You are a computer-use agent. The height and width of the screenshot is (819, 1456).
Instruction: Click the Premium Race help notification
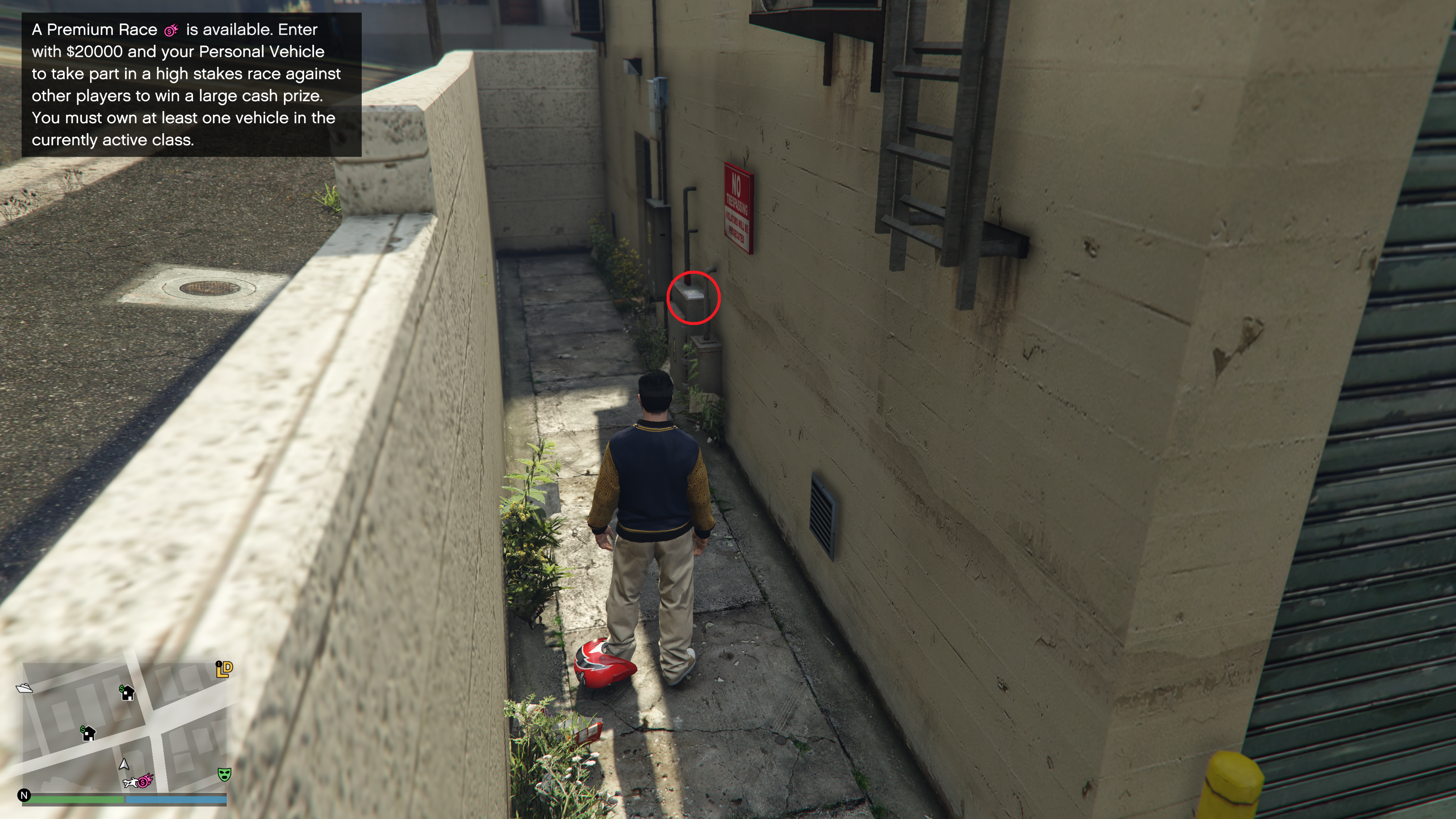[x=191, y=85]
